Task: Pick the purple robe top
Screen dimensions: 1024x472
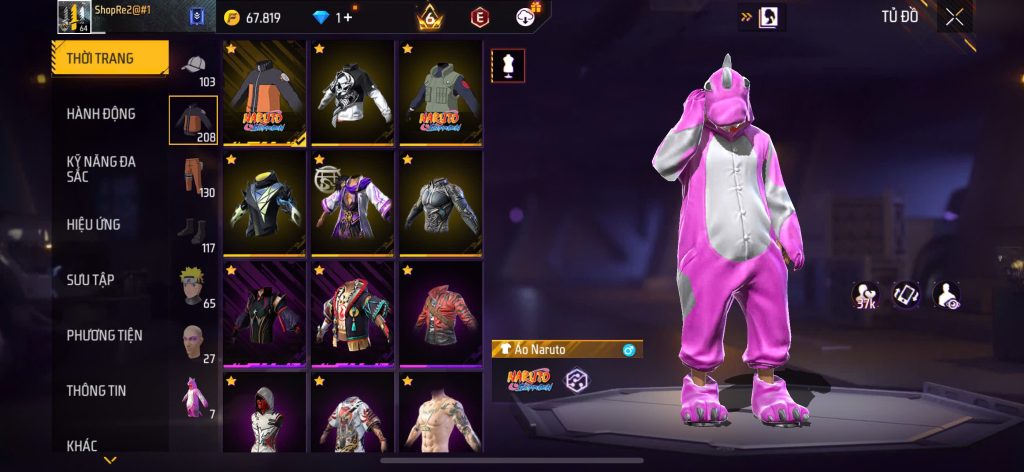Action: [352, 203]
